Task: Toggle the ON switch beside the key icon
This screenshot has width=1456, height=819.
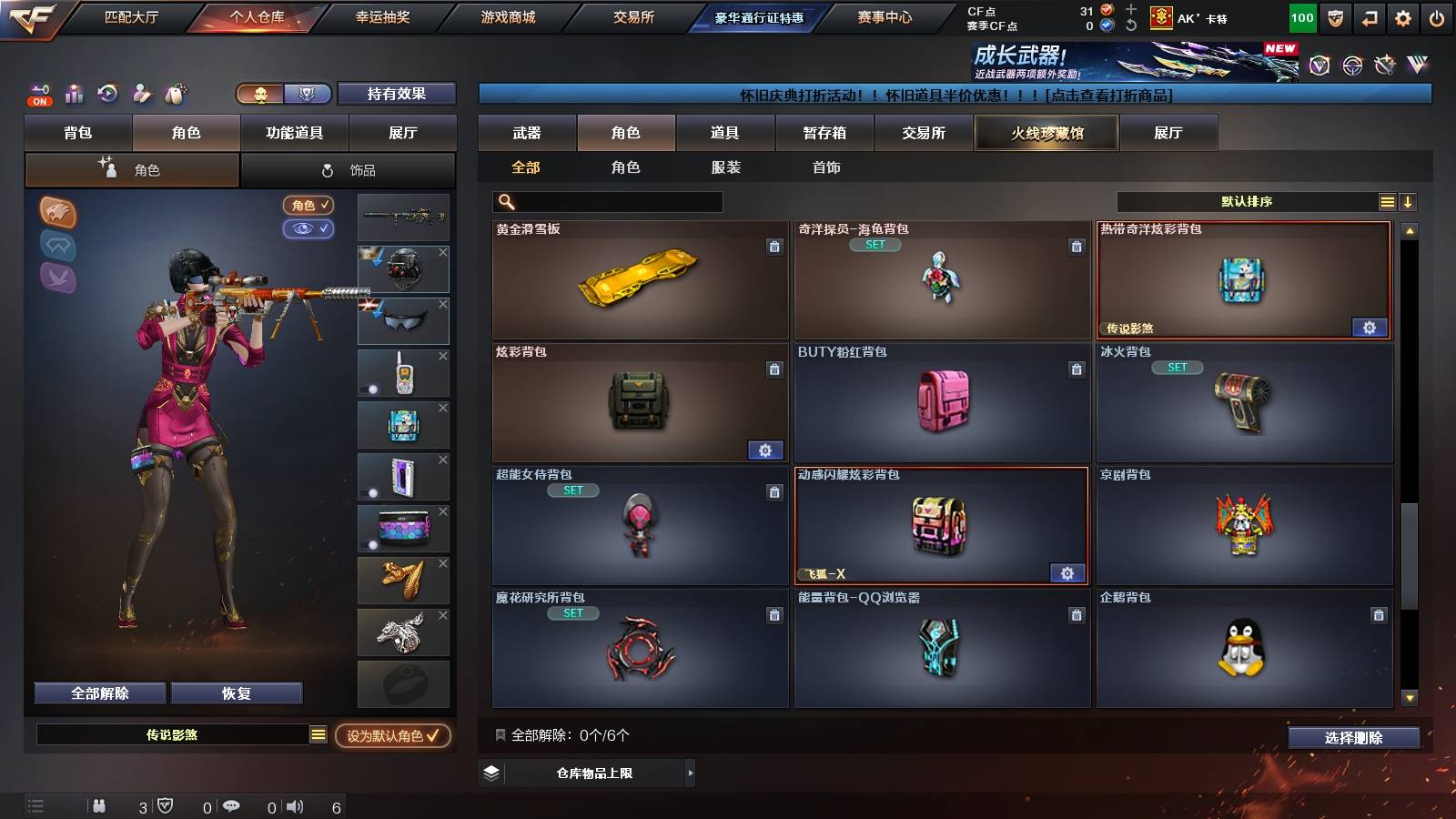Action: [40, 101]
